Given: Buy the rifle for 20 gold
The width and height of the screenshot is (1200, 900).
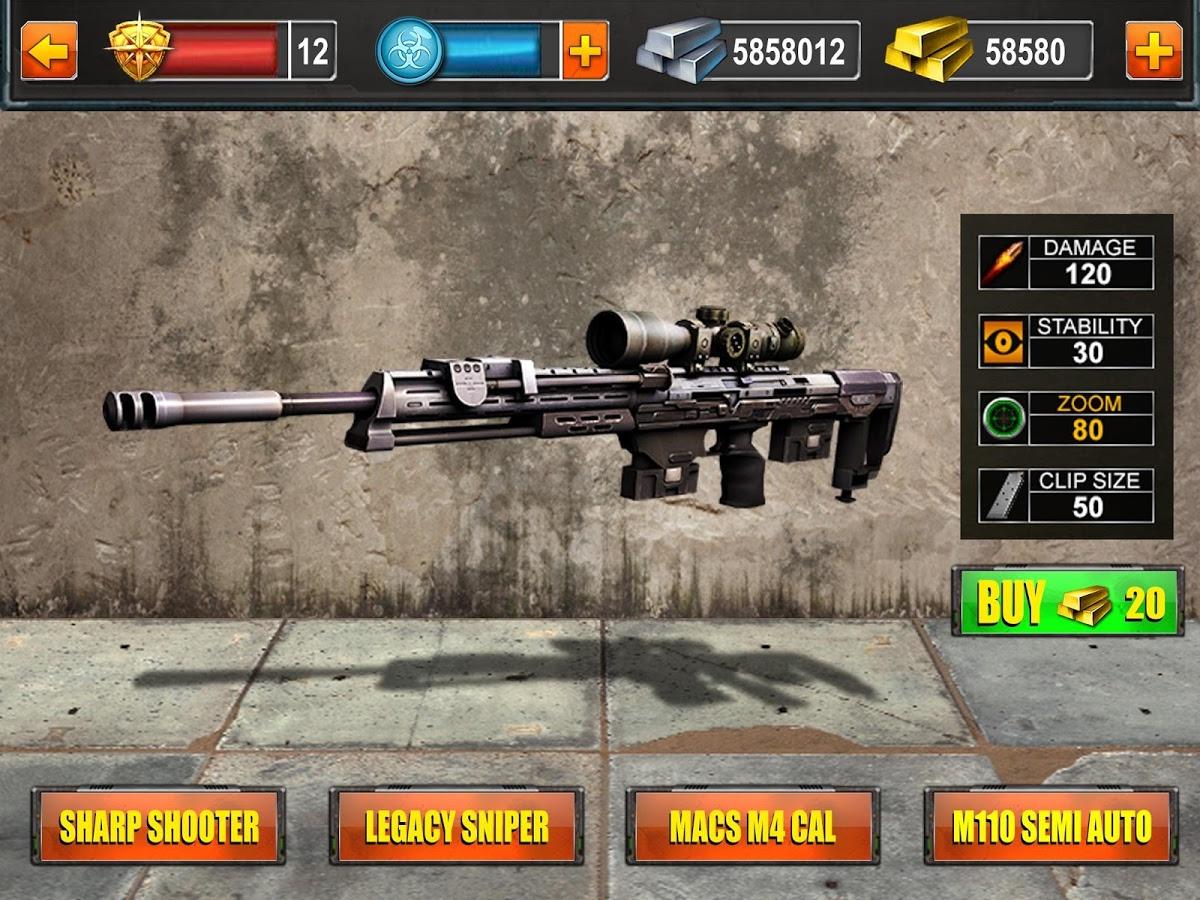Looking at the screenshot, I should pyautogui.click(x=1066, y=602).
